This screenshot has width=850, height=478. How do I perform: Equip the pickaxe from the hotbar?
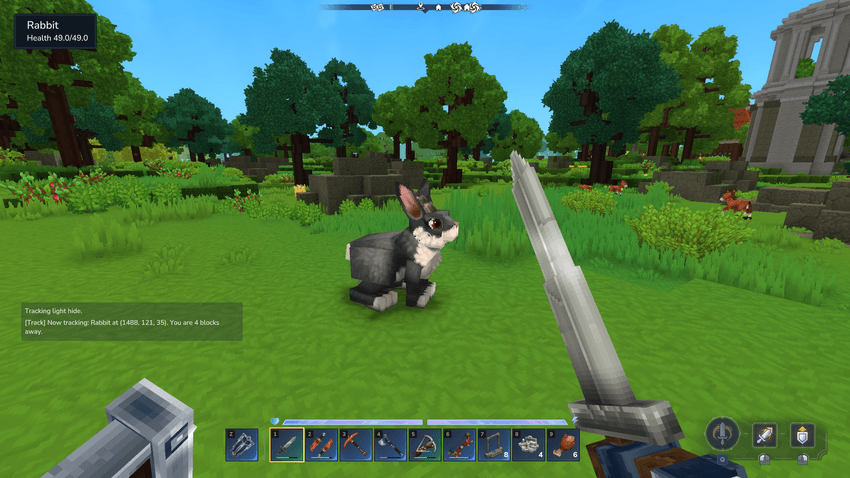click(355, 444)
